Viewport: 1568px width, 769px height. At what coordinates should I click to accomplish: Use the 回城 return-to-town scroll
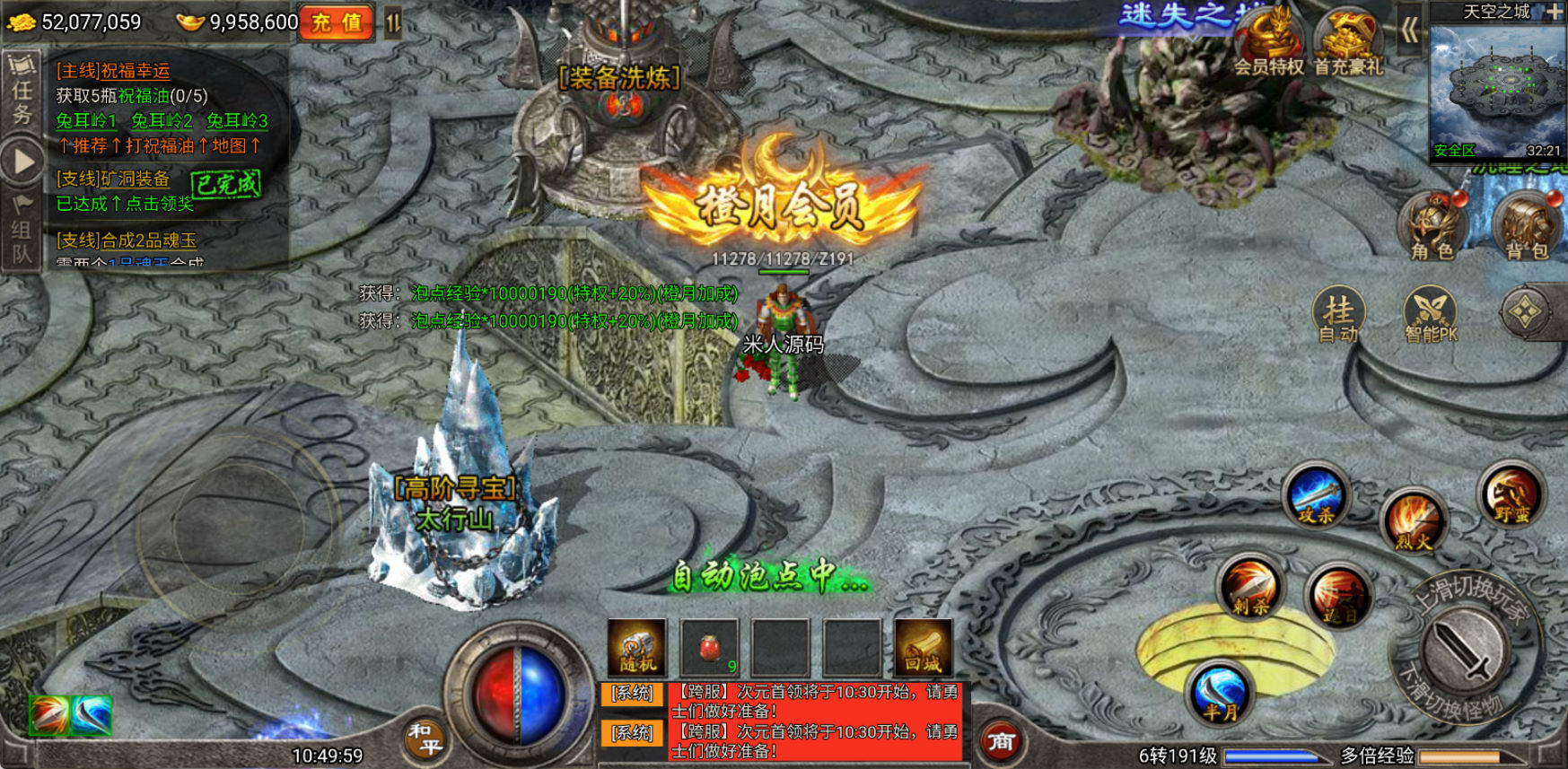pyautogui.click(x=923, y=647)
